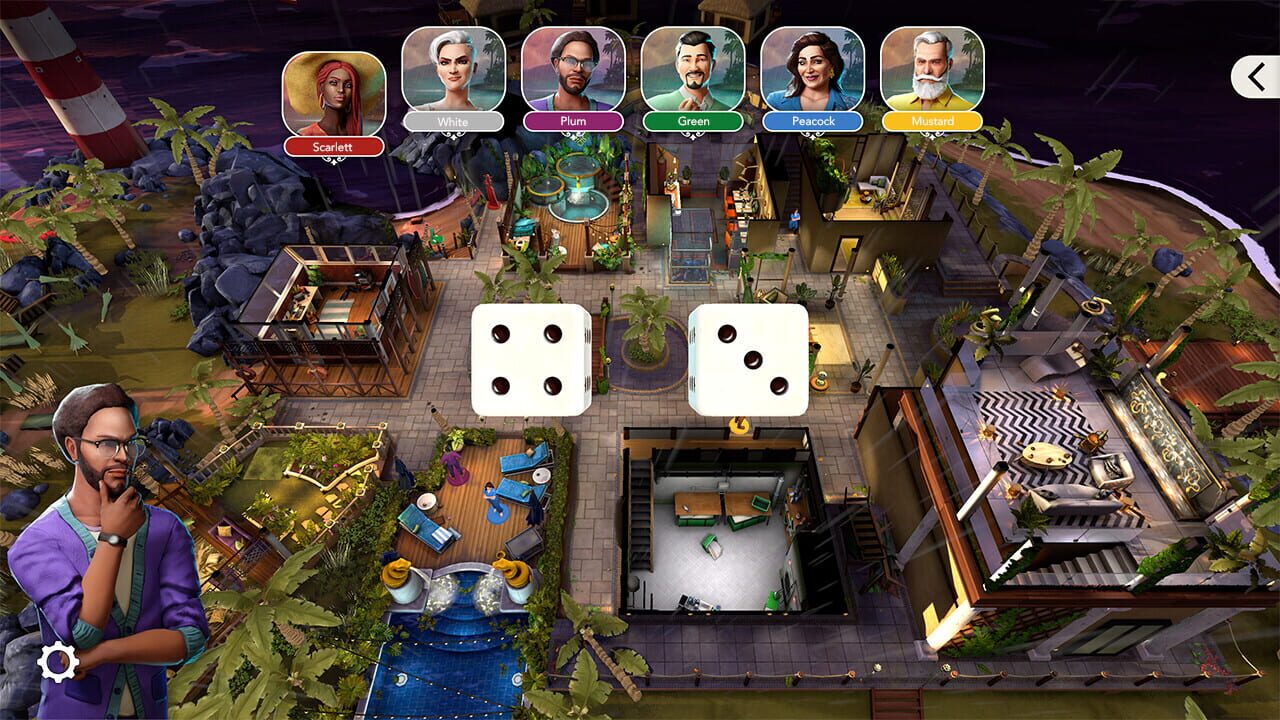Click the die showing four
This screenshot has height=720, width=1280.
pos(527,358)
